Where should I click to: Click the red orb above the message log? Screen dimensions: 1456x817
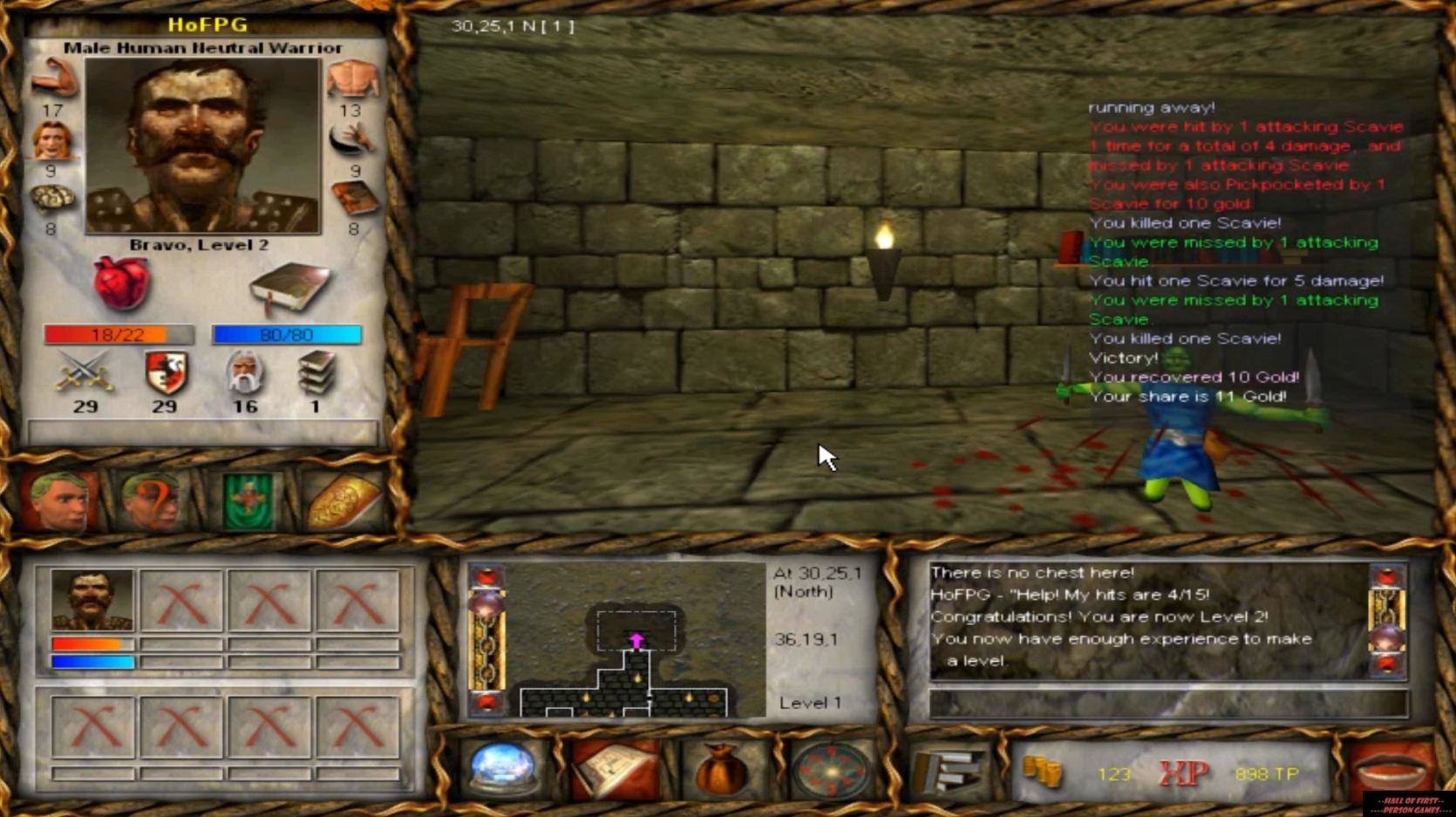pyautogui.click(x=1389, y=575)
